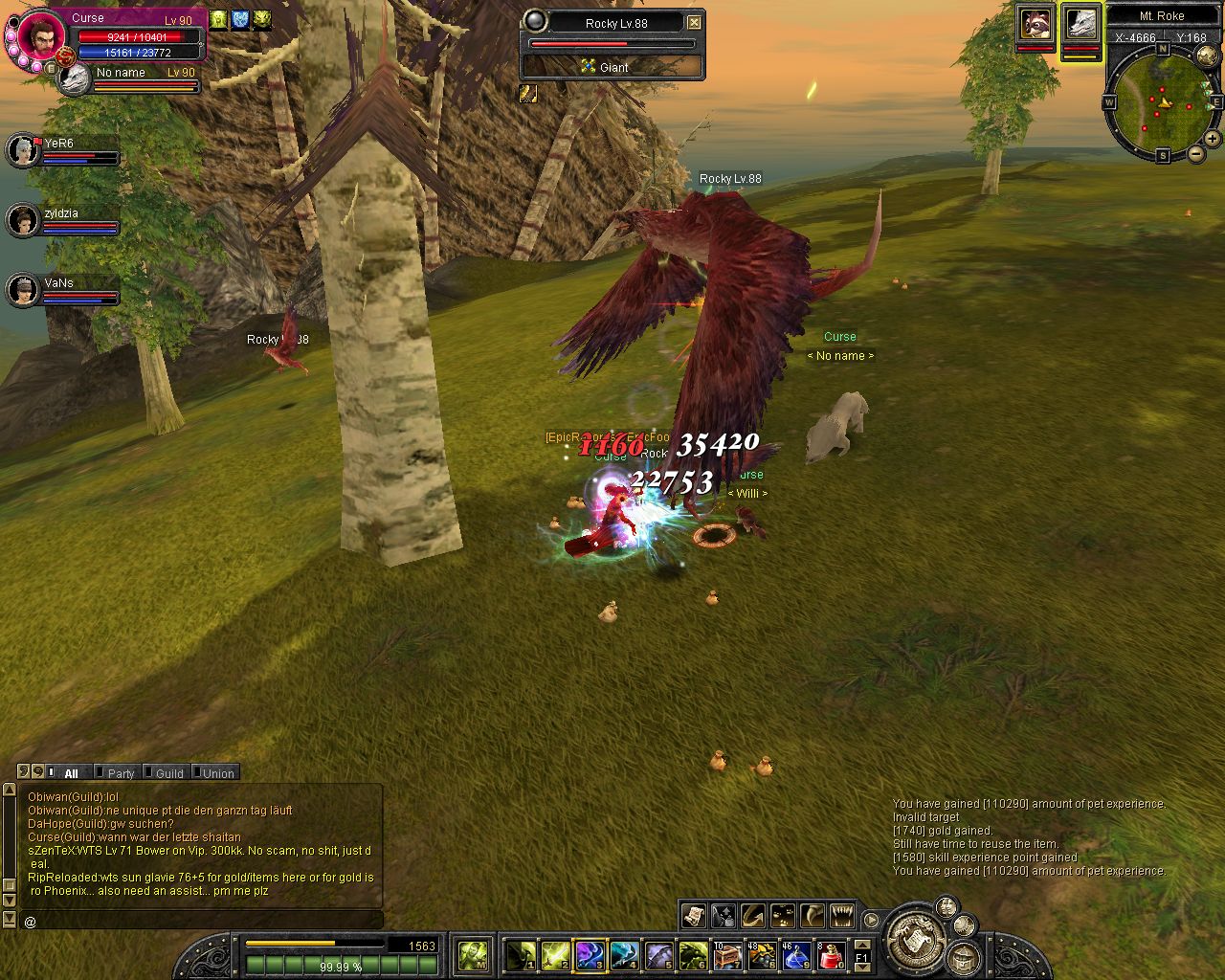The image size is (1225, 980).
Task: Select the raccoon pet portrait
Action: click(x=1036, y=23)
